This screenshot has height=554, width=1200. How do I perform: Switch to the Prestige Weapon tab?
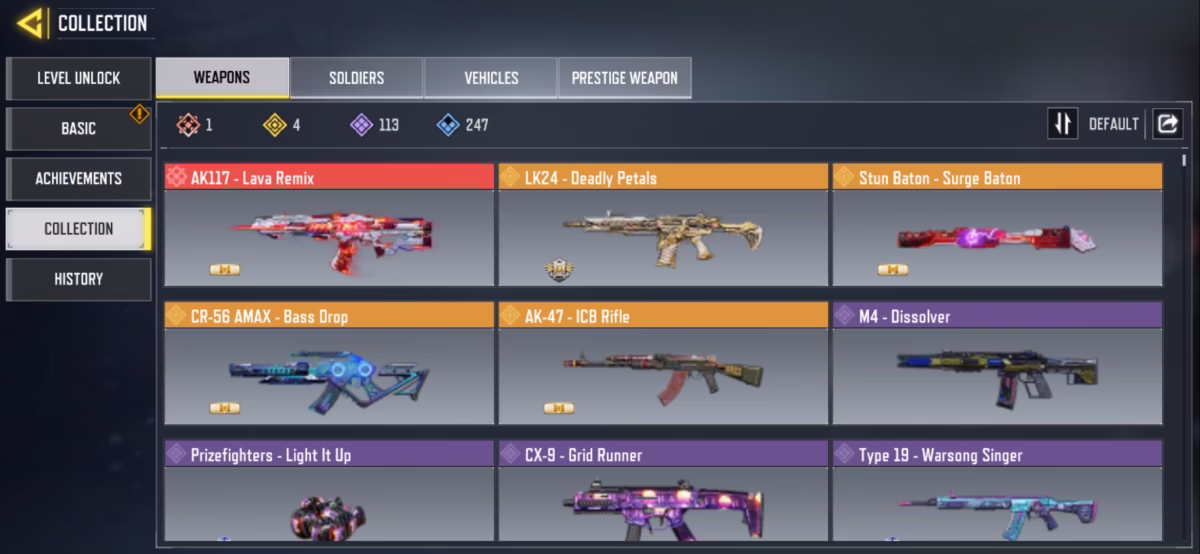625,78
